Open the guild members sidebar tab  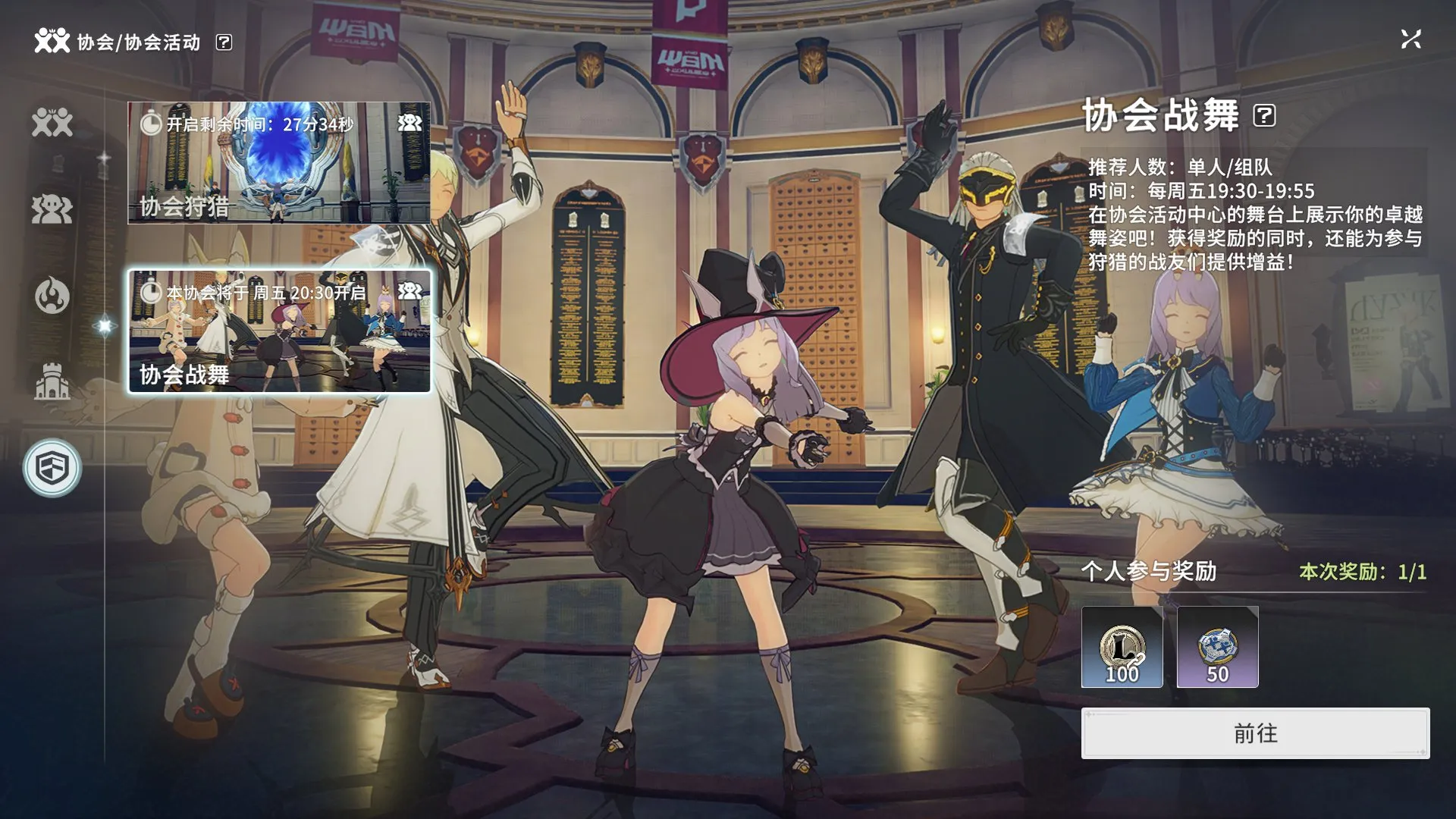52,123
